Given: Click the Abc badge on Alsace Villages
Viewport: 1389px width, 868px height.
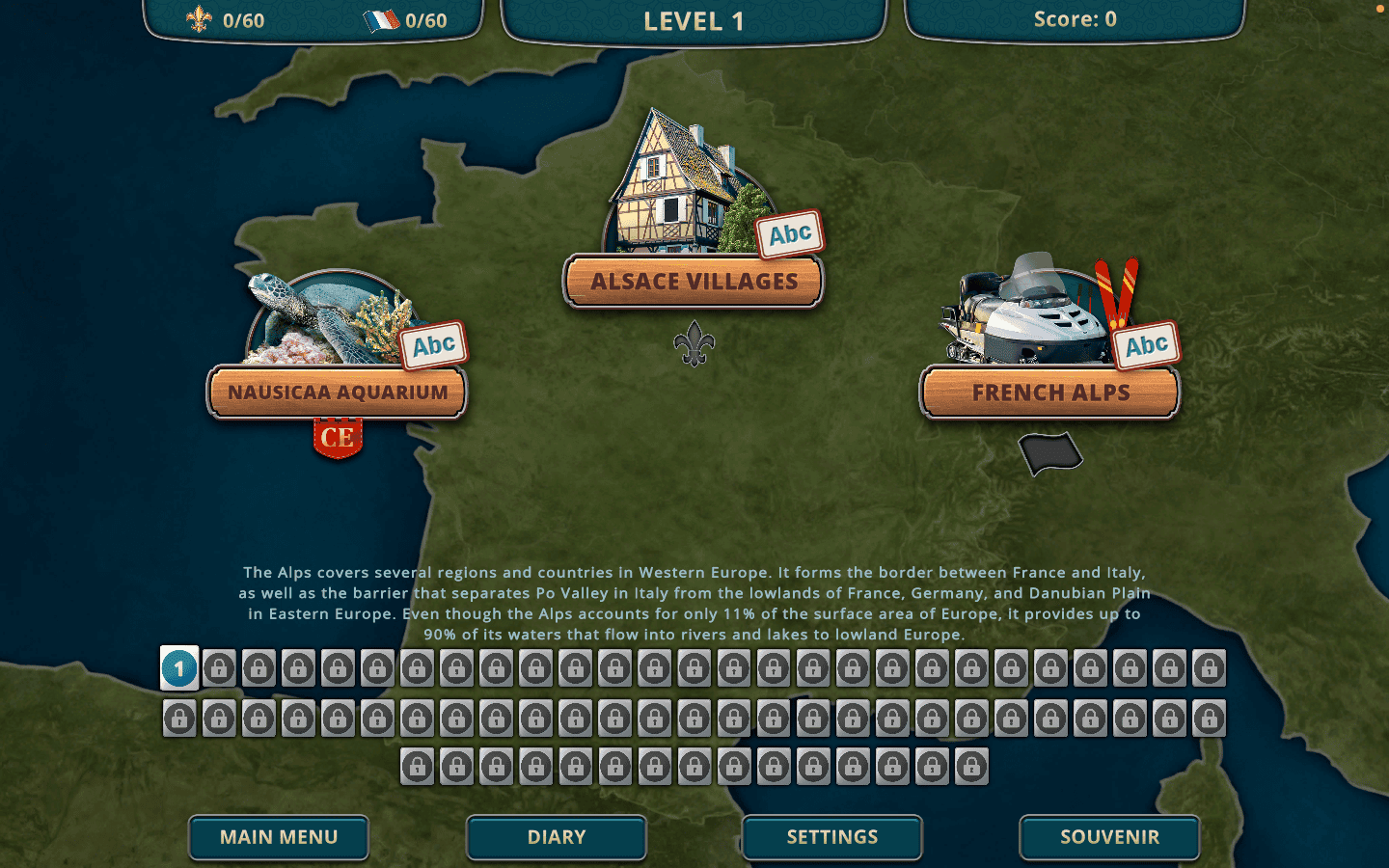Looking at the screenshot, I should (x=789, y=234).
